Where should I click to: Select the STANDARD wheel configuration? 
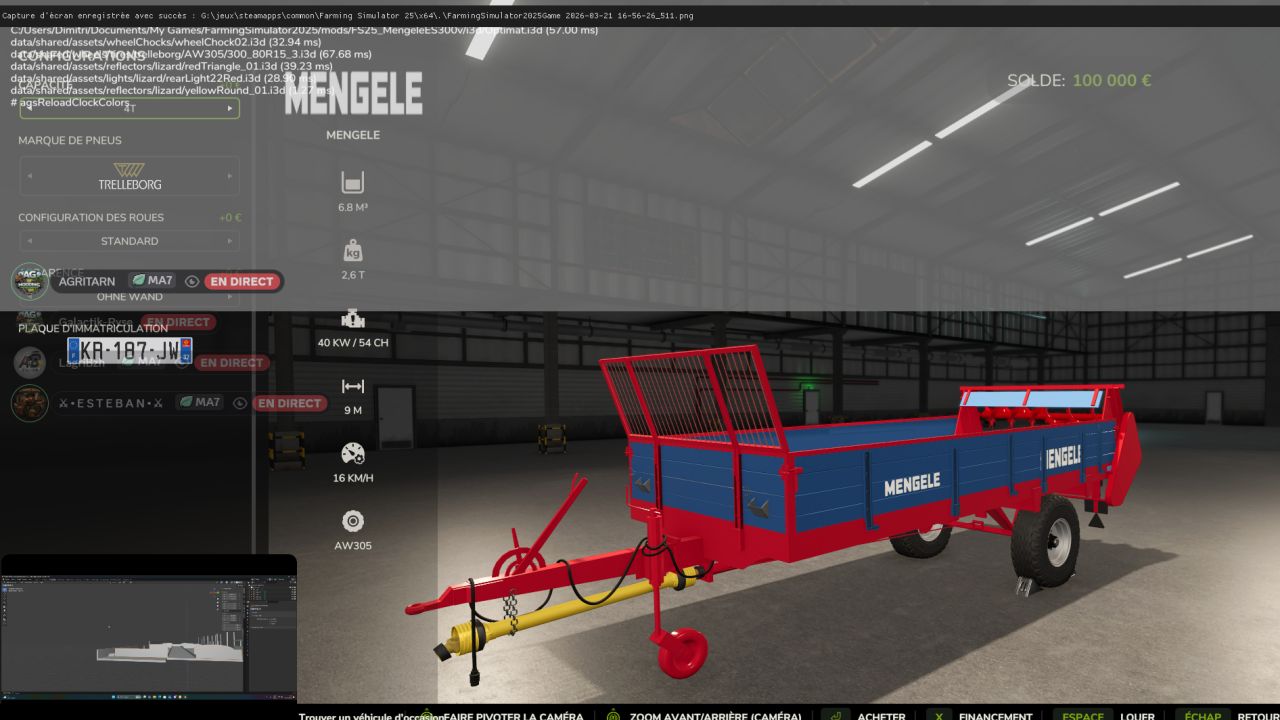[x=130, y=240]
